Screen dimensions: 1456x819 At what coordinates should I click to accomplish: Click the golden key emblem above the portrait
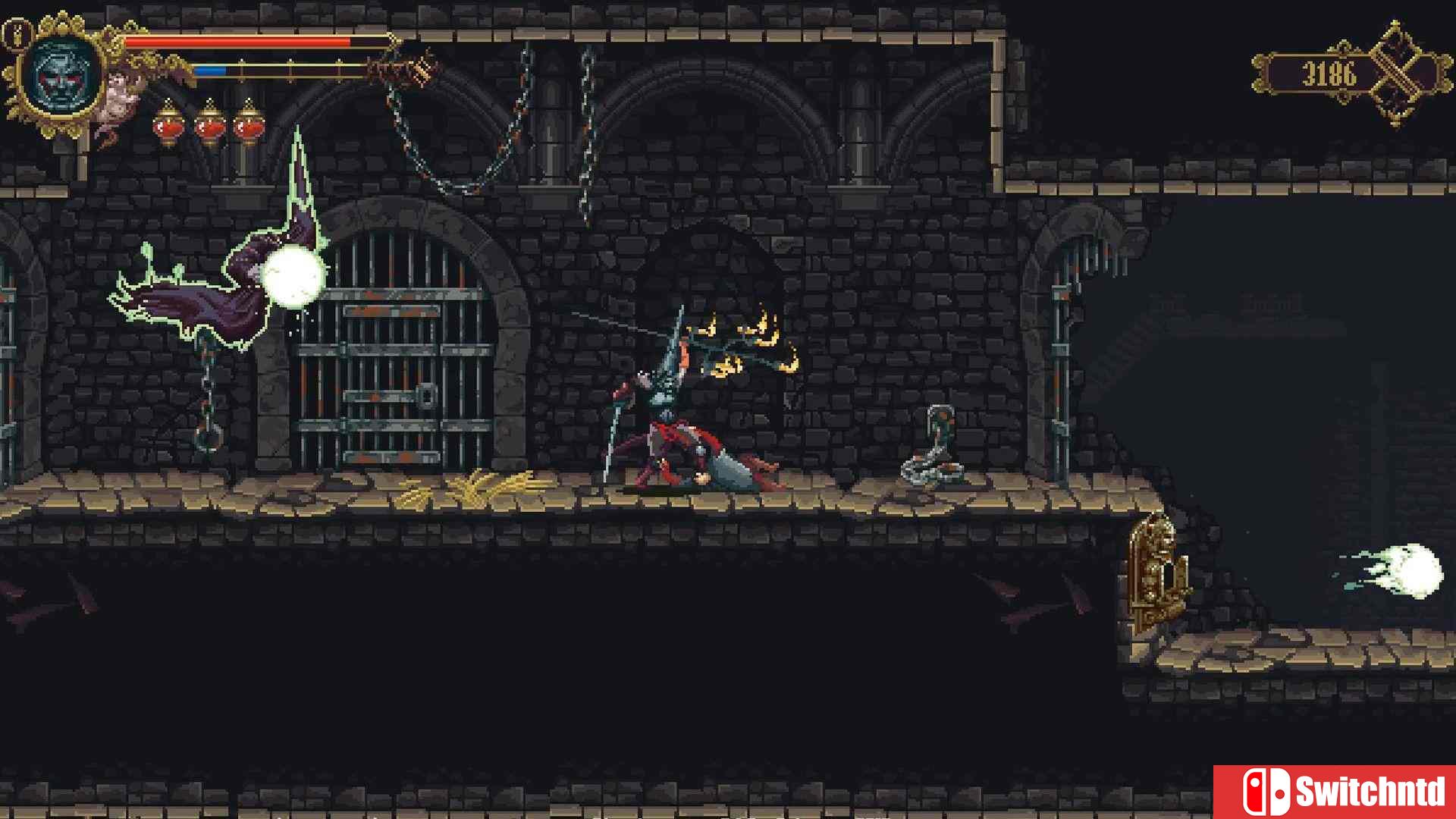(15, 32)
